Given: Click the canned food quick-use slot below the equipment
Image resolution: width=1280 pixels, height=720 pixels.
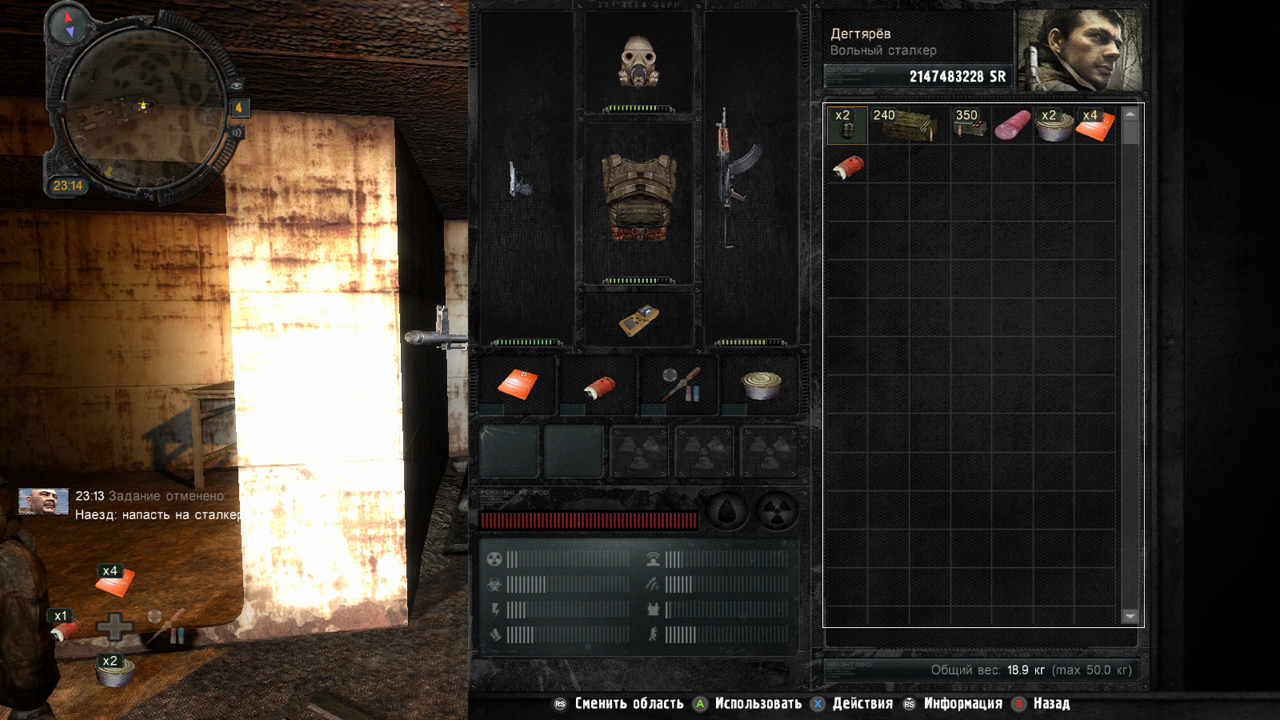Looking at the screenshot, I should point(760,384).
